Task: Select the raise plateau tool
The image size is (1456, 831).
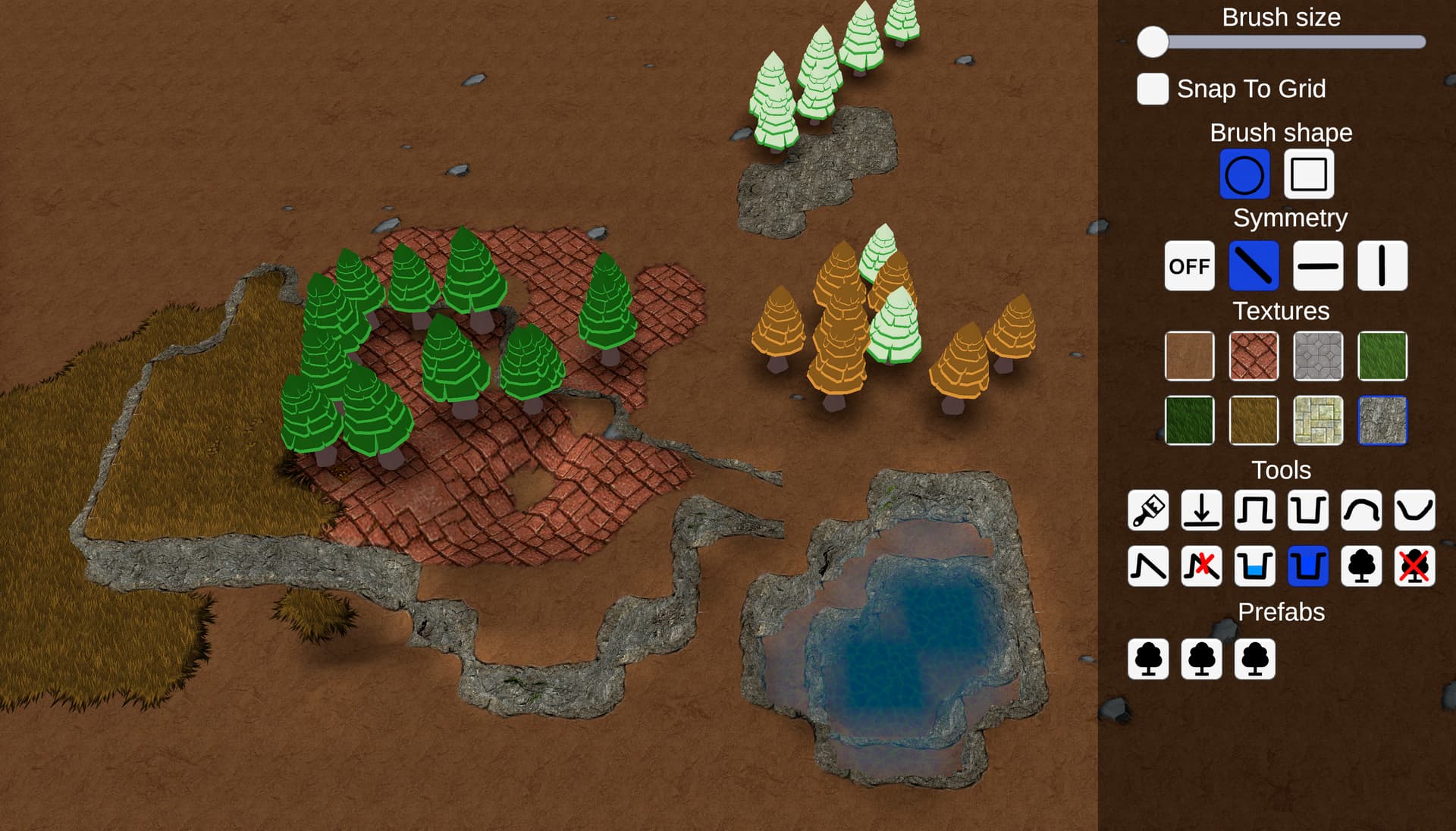Action: 1257,512
